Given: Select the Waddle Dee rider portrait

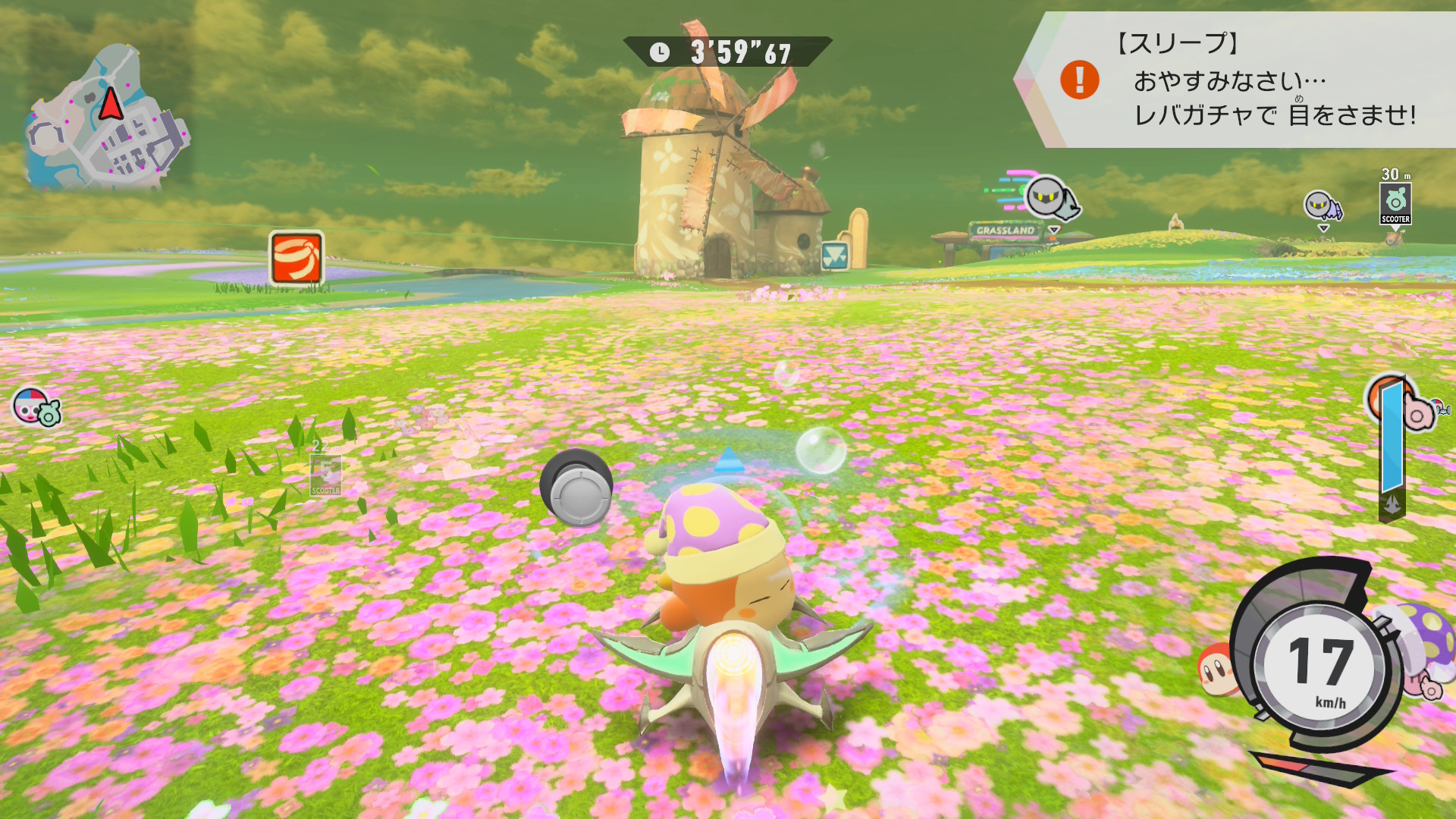Looking at the screenshot, I should [x=1216, y=669].
